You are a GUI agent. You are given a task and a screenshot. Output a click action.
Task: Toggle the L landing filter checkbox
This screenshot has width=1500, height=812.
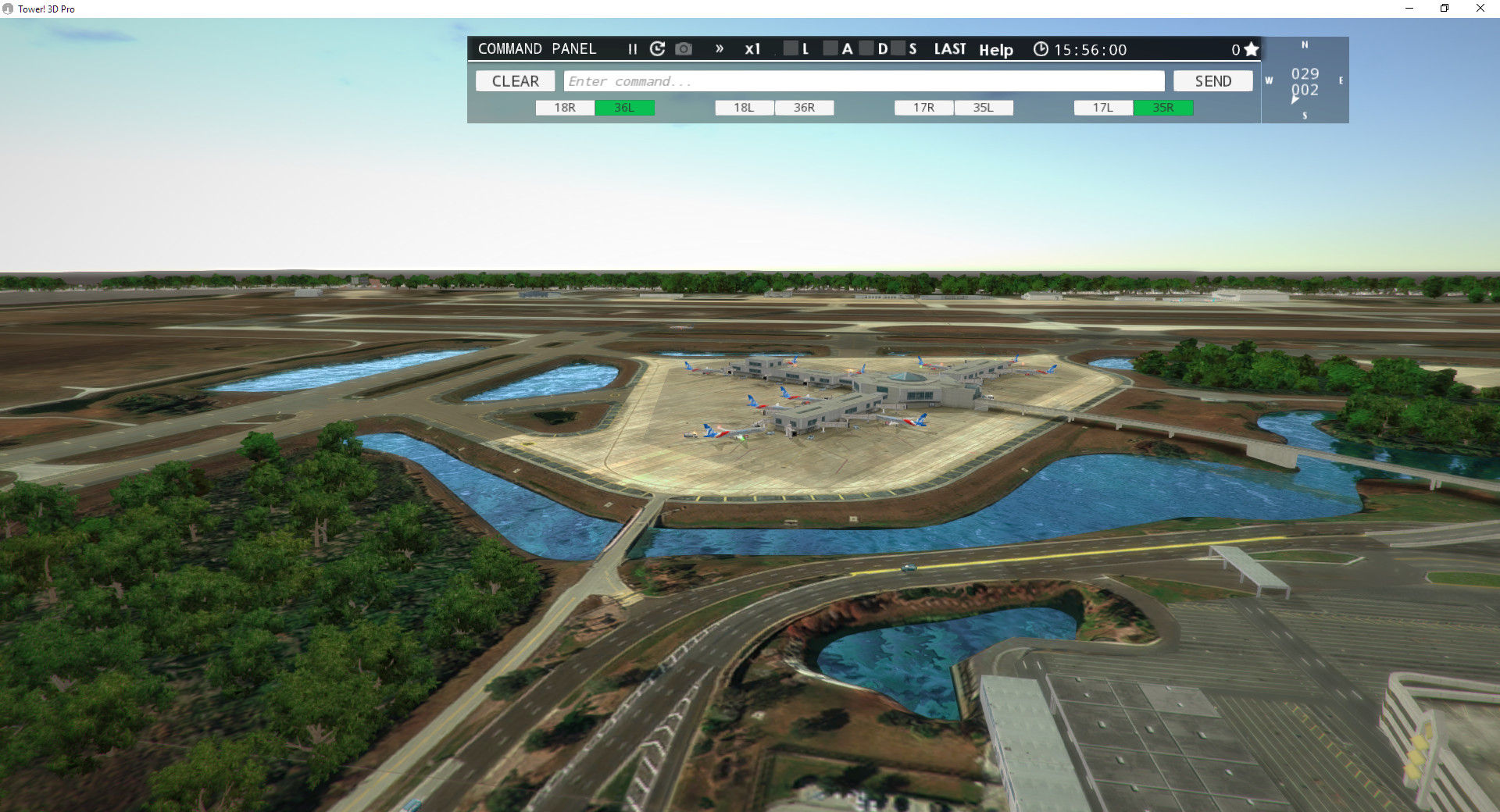click(x=791, y=48)
